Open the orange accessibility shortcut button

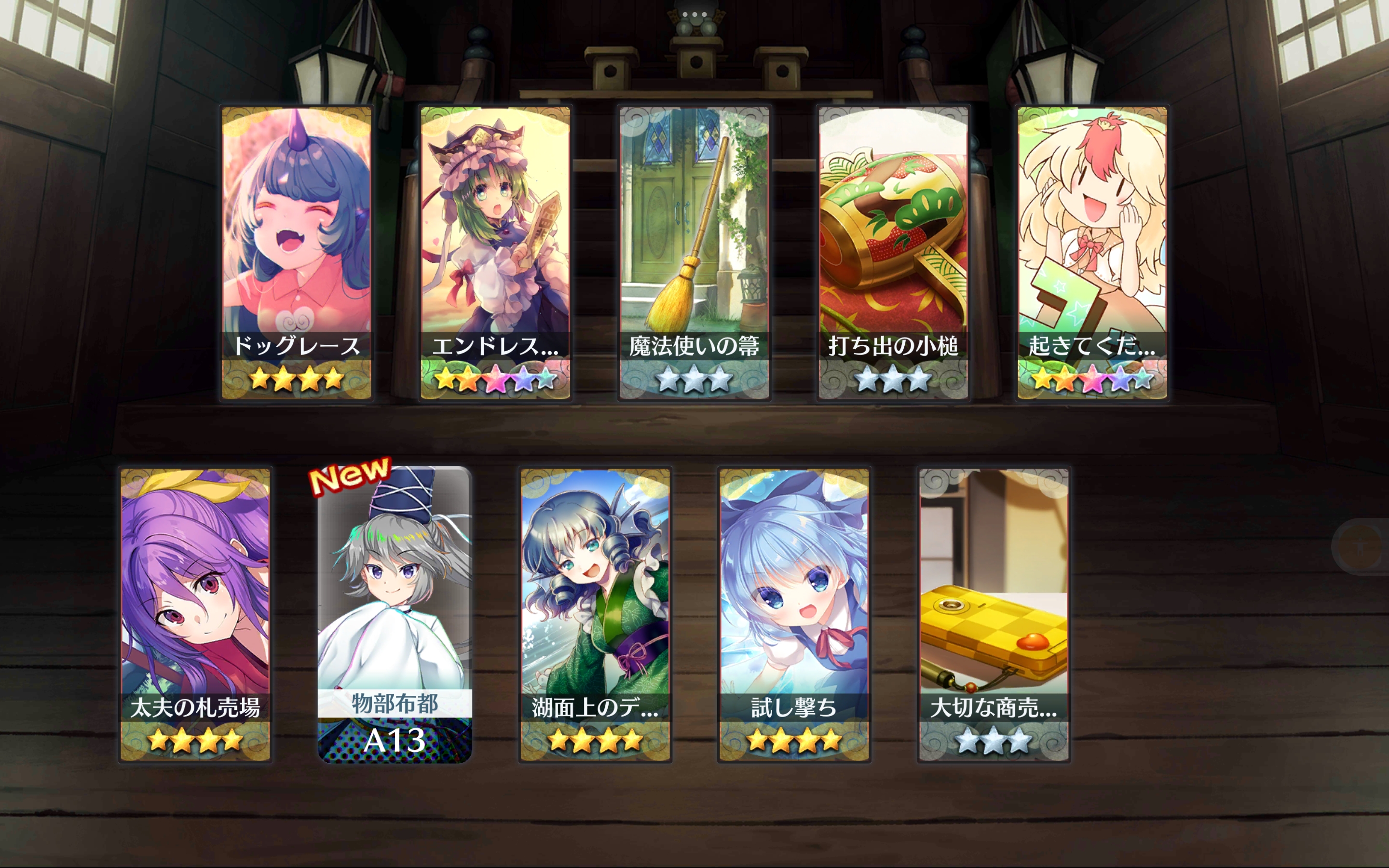tap(1359, 546)
